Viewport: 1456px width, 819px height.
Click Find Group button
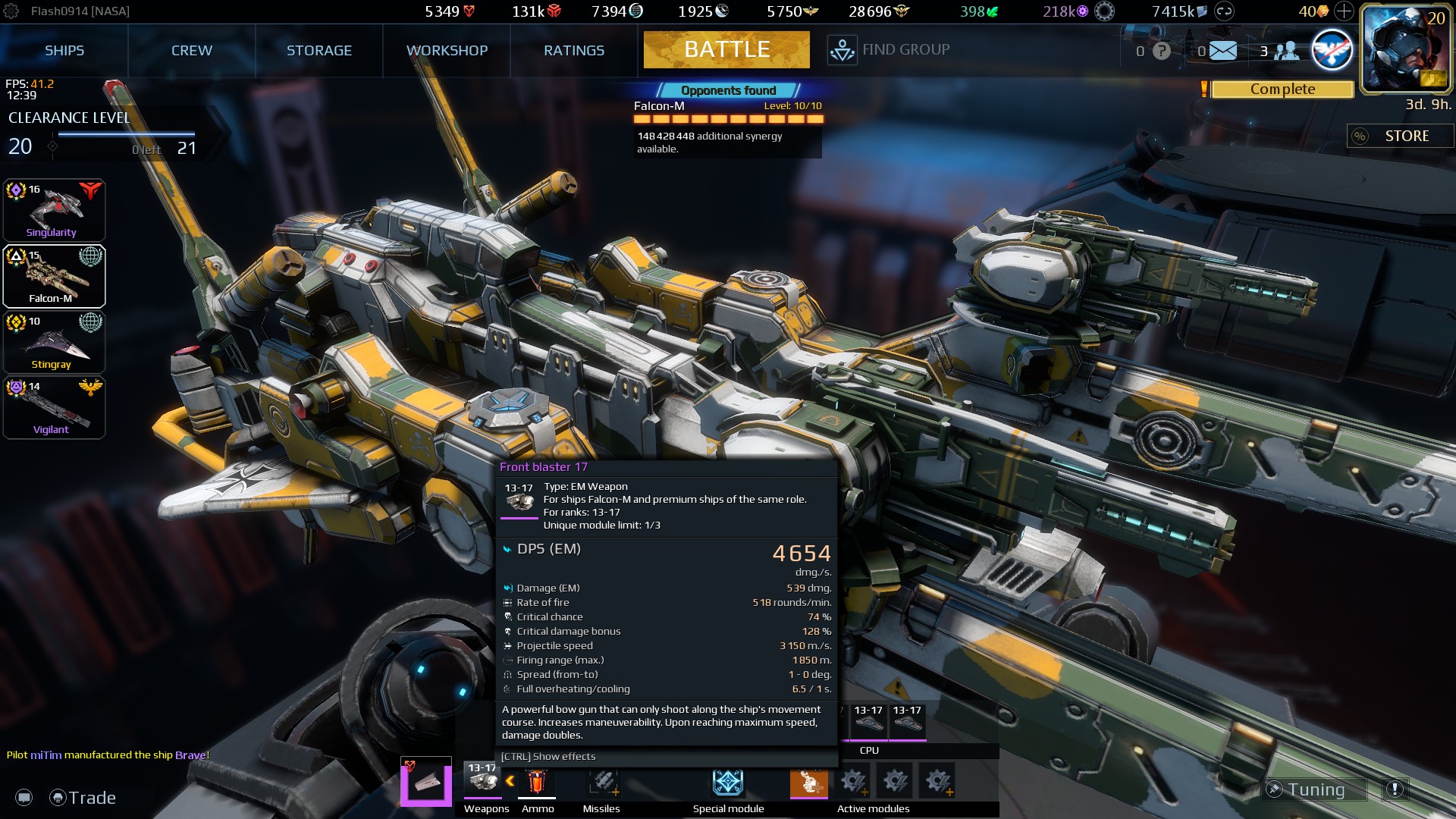coord(889,50)
